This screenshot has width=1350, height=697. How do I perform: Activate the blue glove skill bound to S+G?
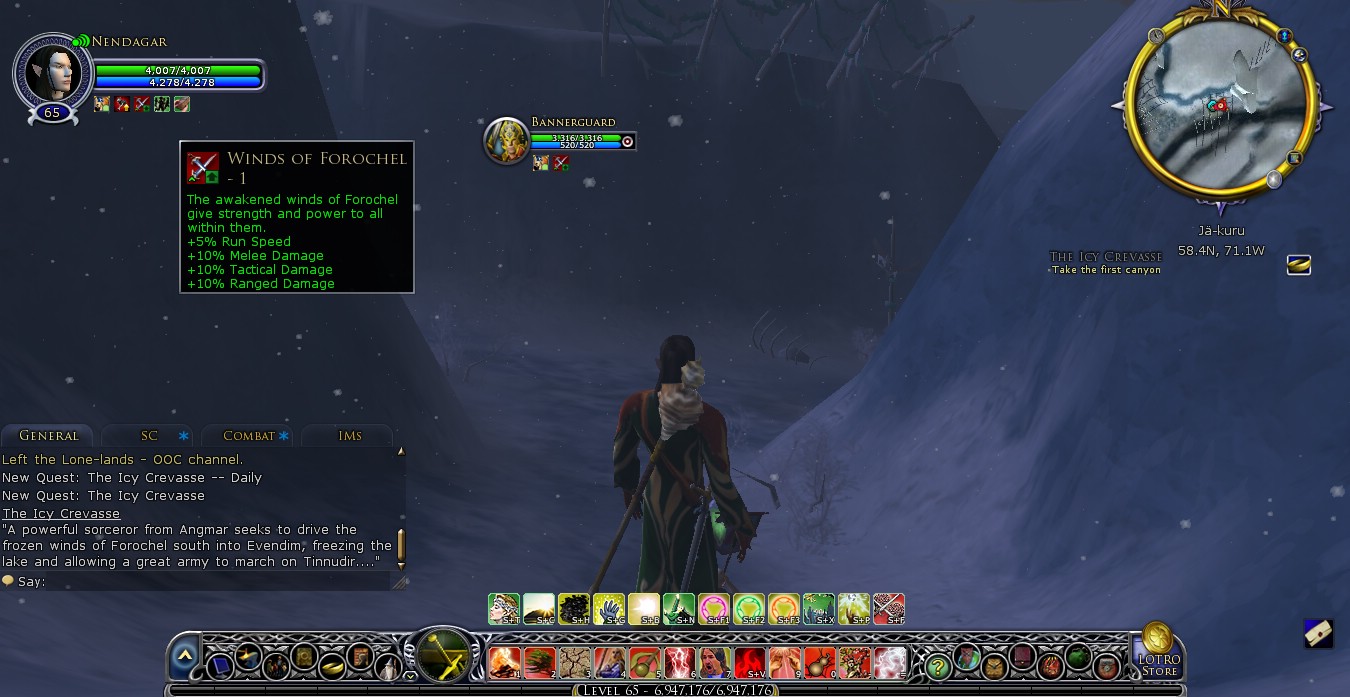tap(609, 608)
